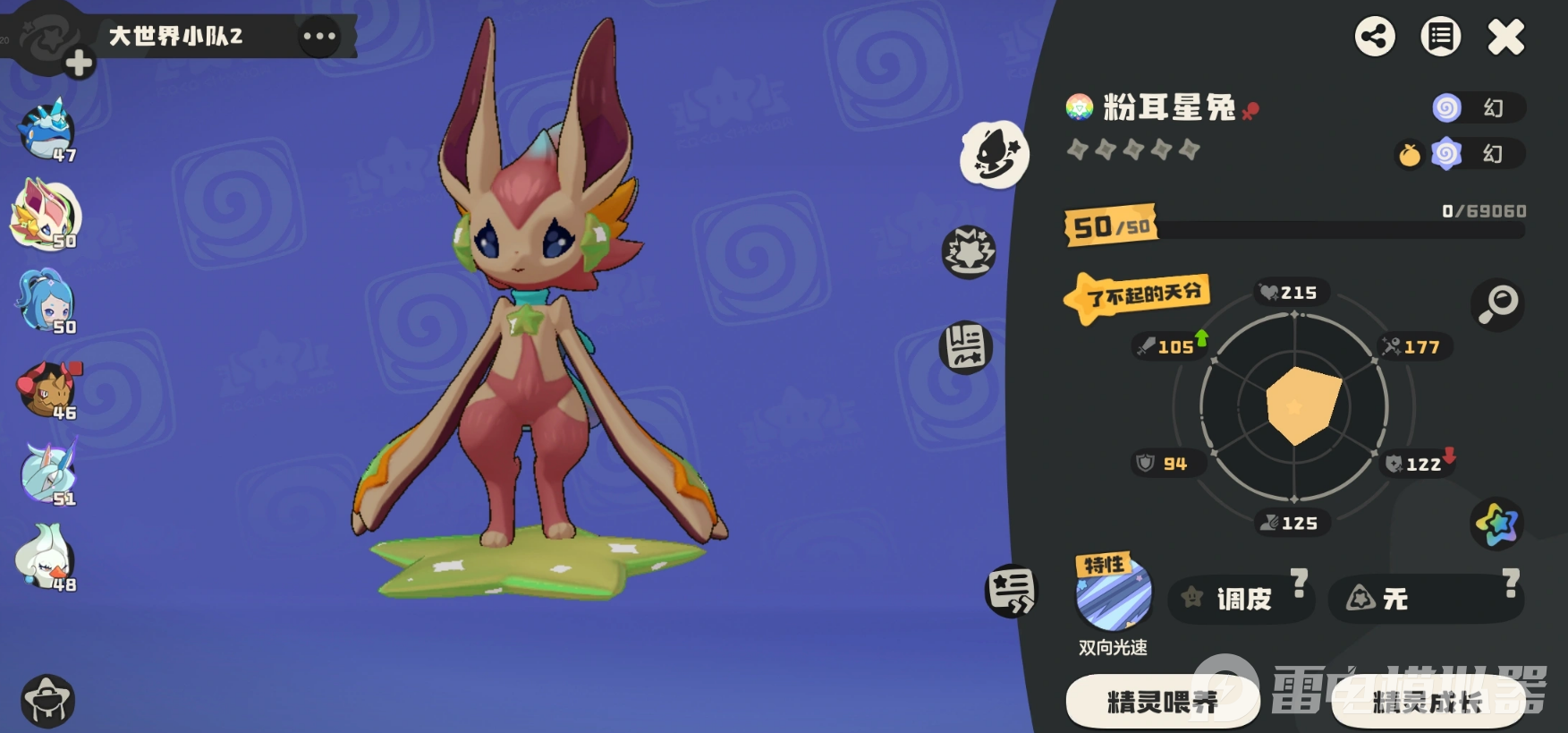Open the list menu icon
Screen dimensions: 1568x733
click(x=1440, y=38)
